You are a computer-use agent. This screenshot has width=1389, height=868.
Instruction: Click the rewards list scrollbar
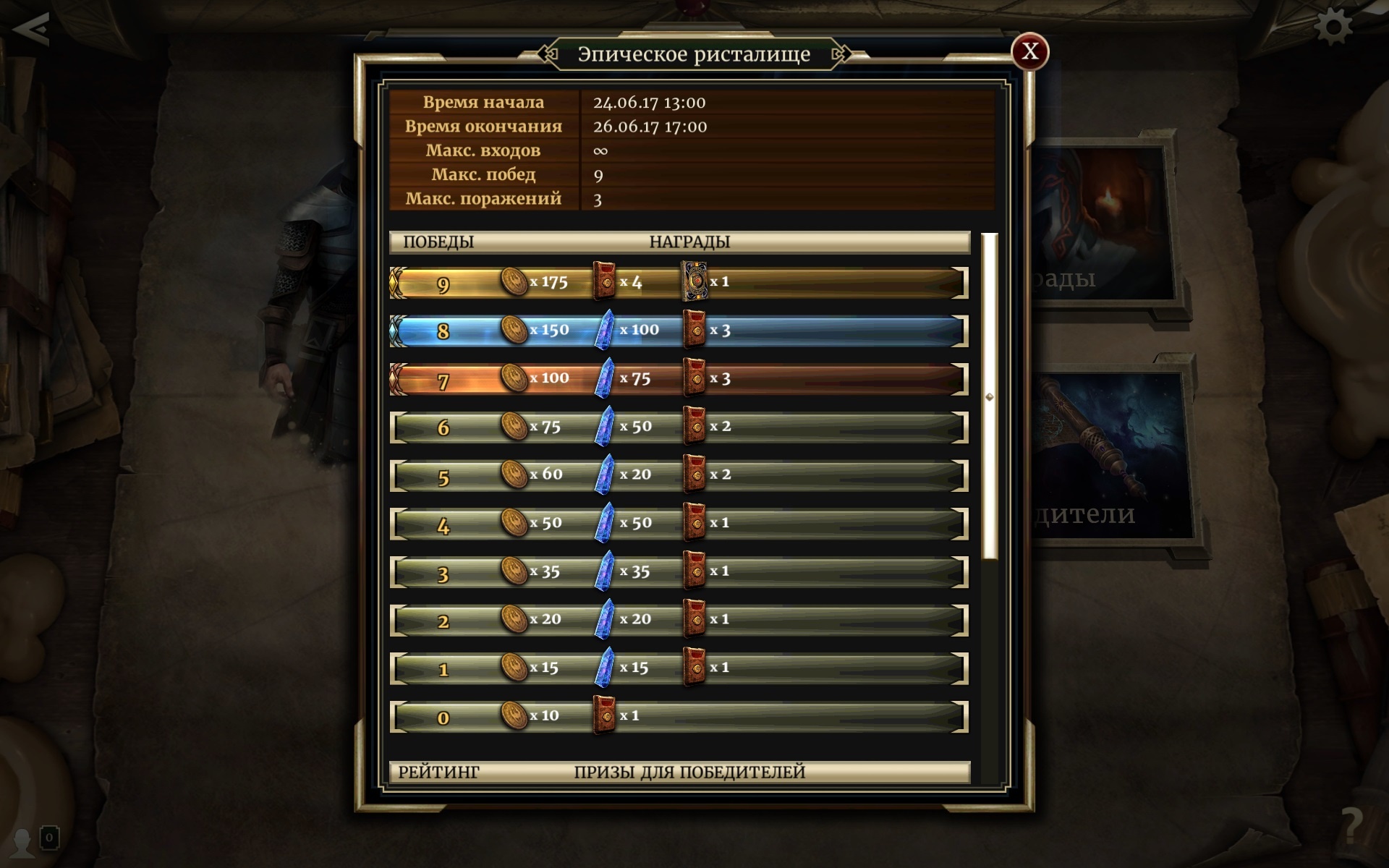(x=990, y=396)
